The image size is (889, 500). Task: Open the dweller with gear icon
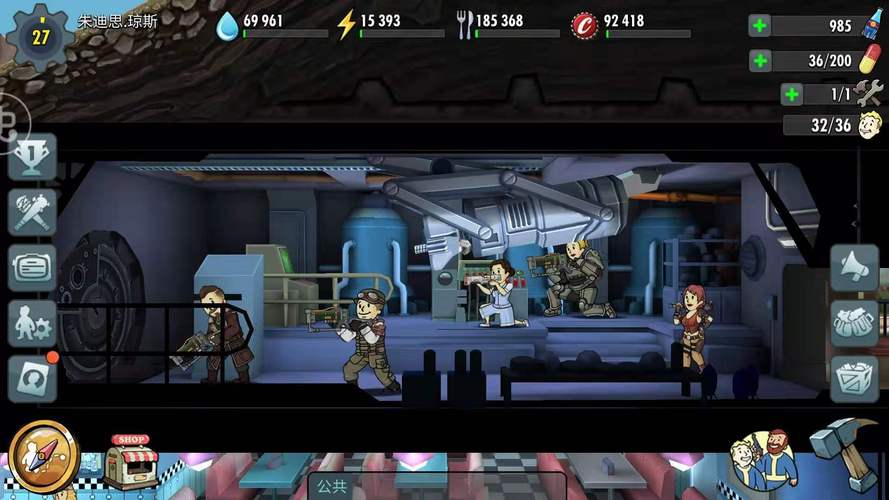tap(33, 323)
